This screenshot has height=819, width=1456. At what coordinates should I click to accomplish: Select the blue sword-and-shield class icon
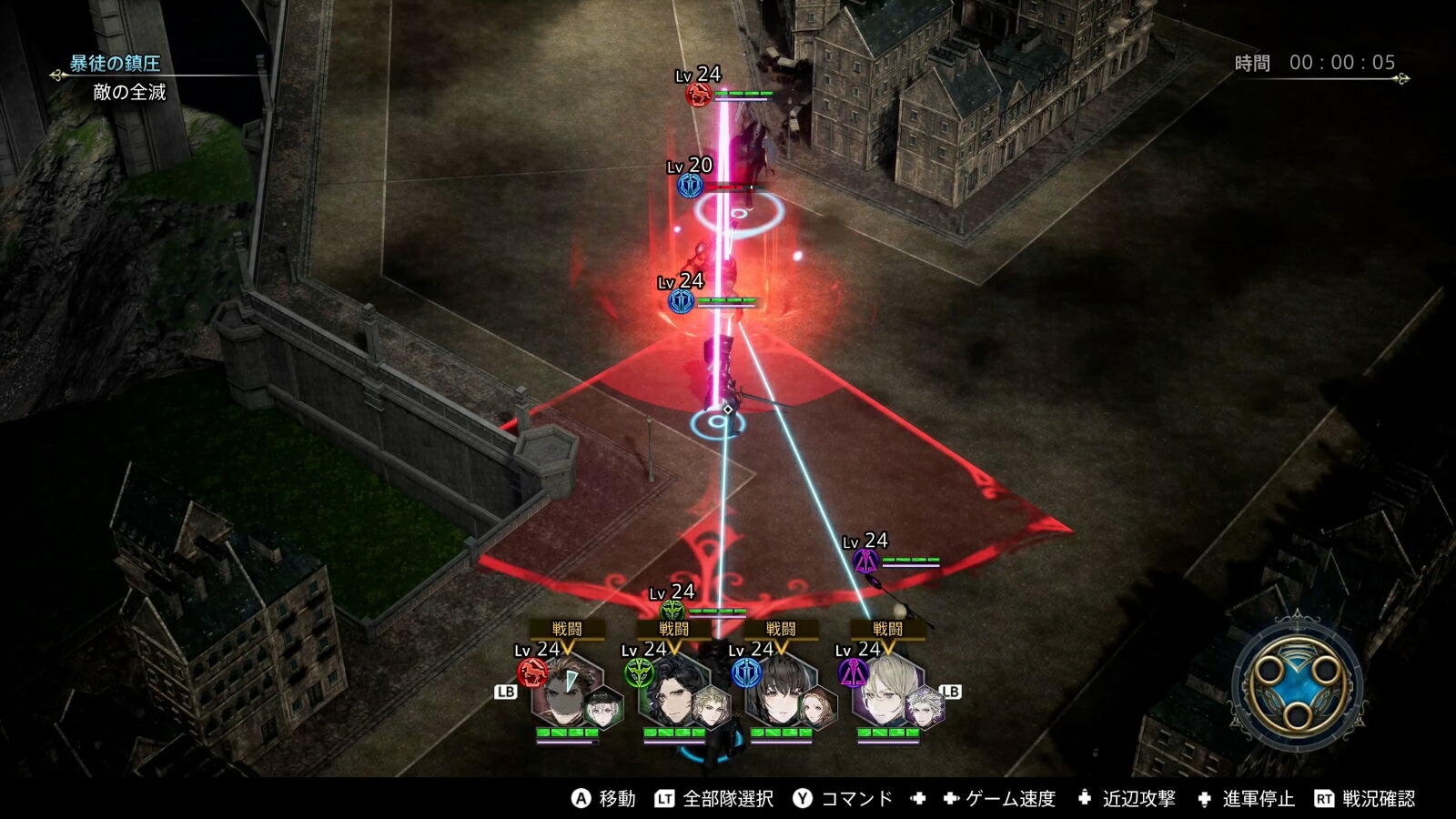coord(746,671)
